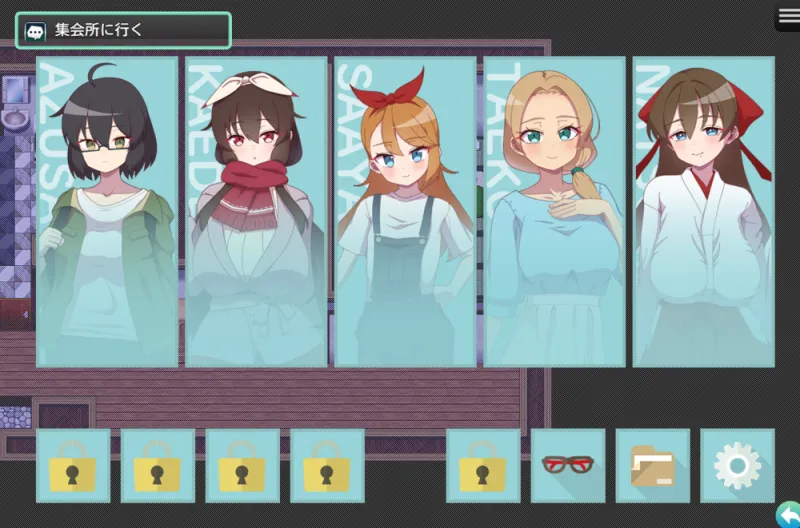Open the folder save/load button
Viewport: 800px width, 528px height.
click(653, 465)
